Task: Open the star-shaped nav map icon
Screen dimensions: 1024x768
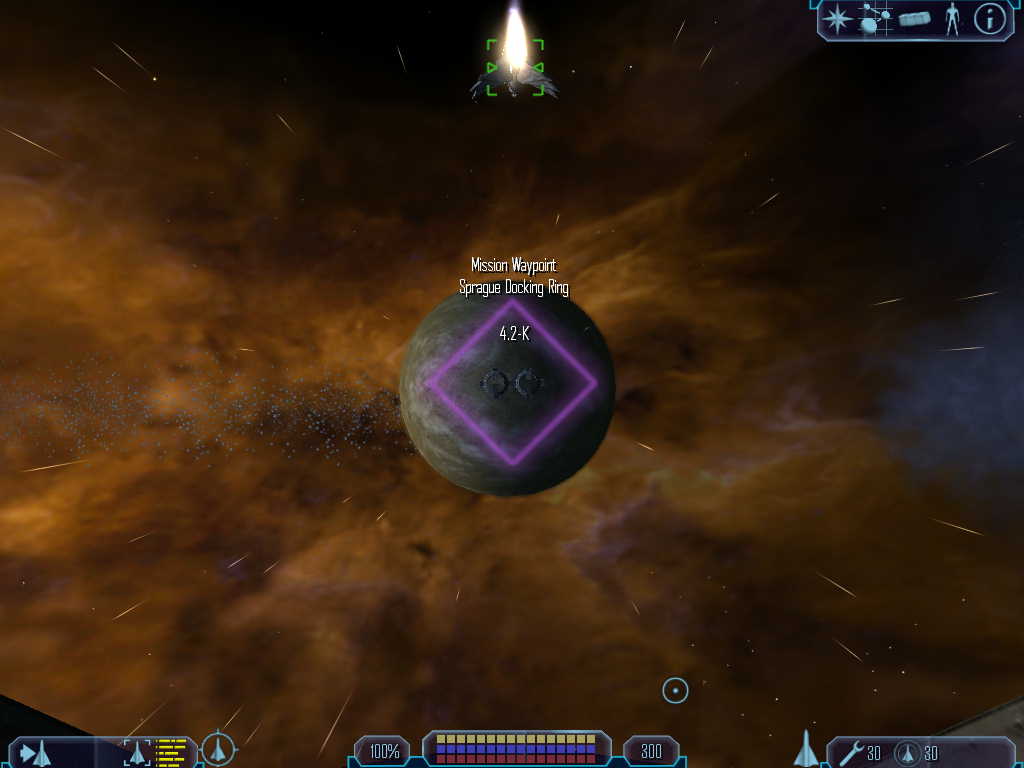Action: 837,18
